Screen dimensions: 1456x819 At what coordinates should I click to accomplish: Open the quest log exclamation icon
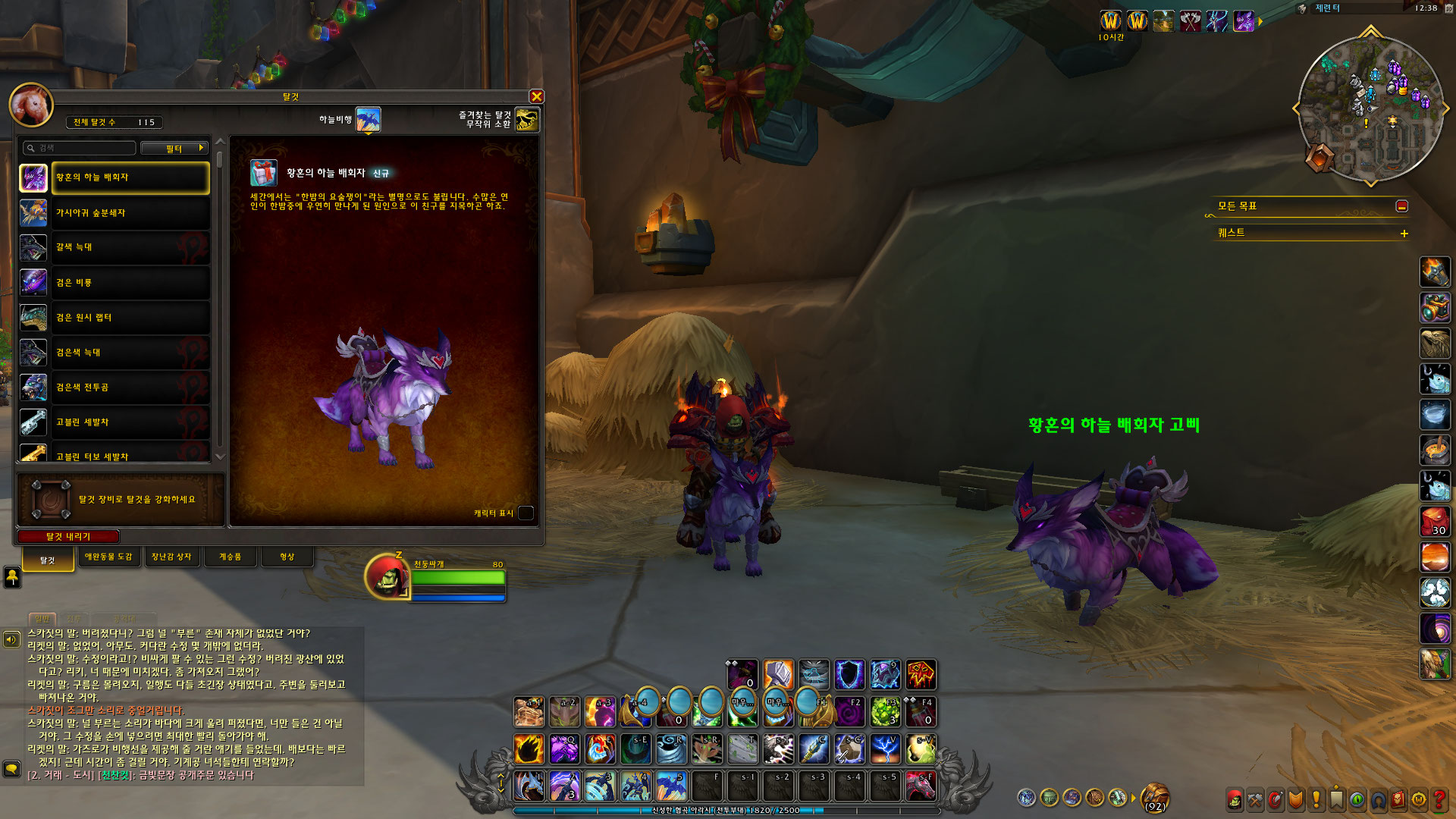1316,799
